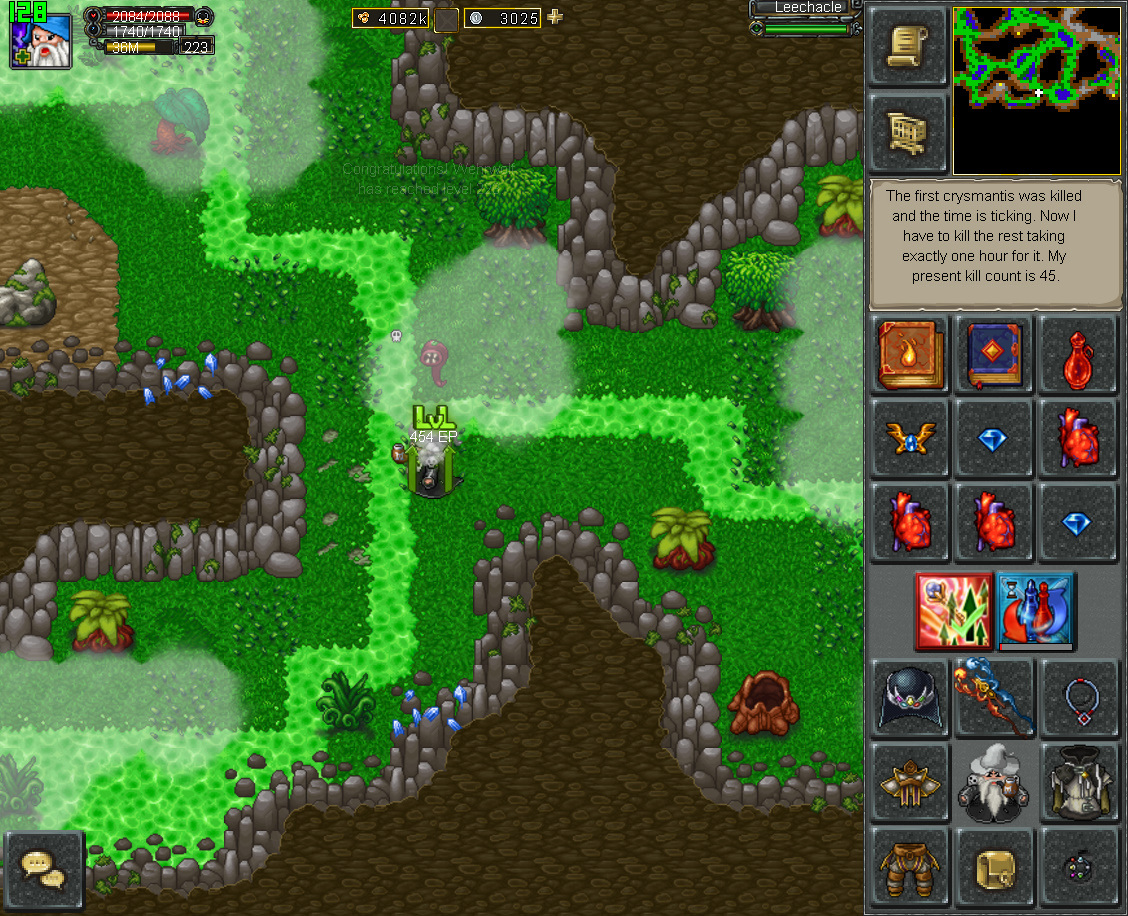Activate the red level-up arrows skill
Image resolution: width=1128 pixels, height=916 pixels.
[953, 610]
